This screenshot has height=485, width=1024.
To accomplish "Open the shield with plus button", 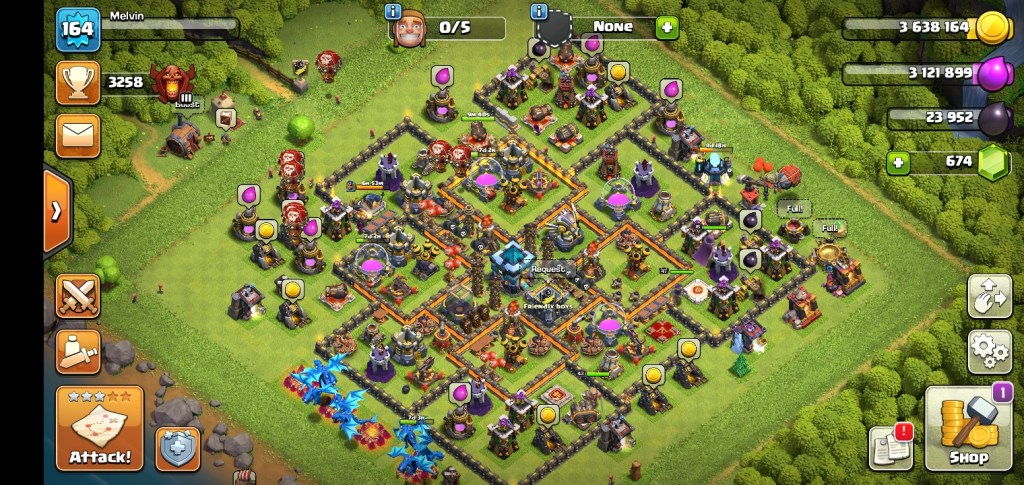I will 177,448.
